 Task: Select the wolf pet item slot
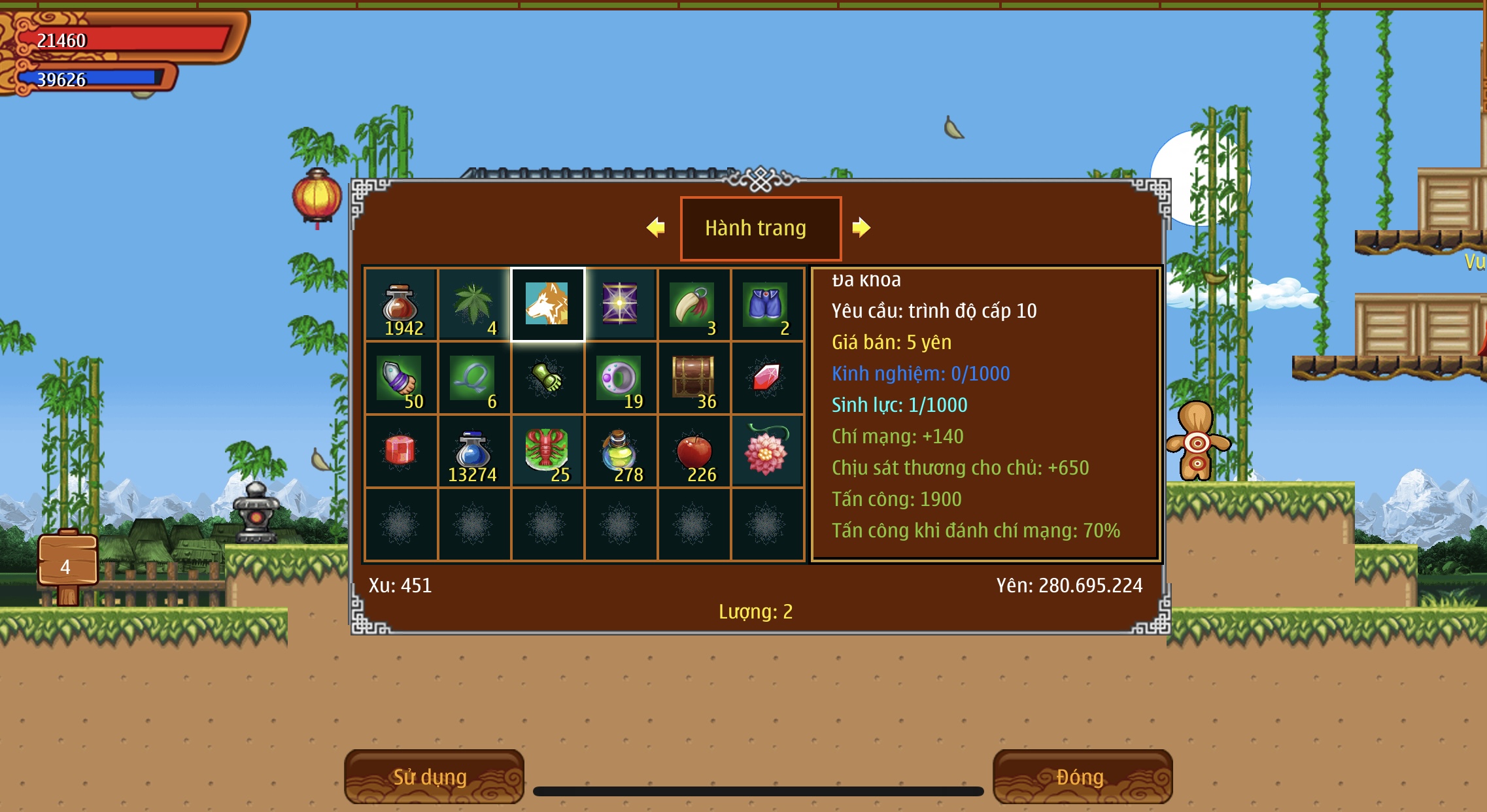point(547,305)
